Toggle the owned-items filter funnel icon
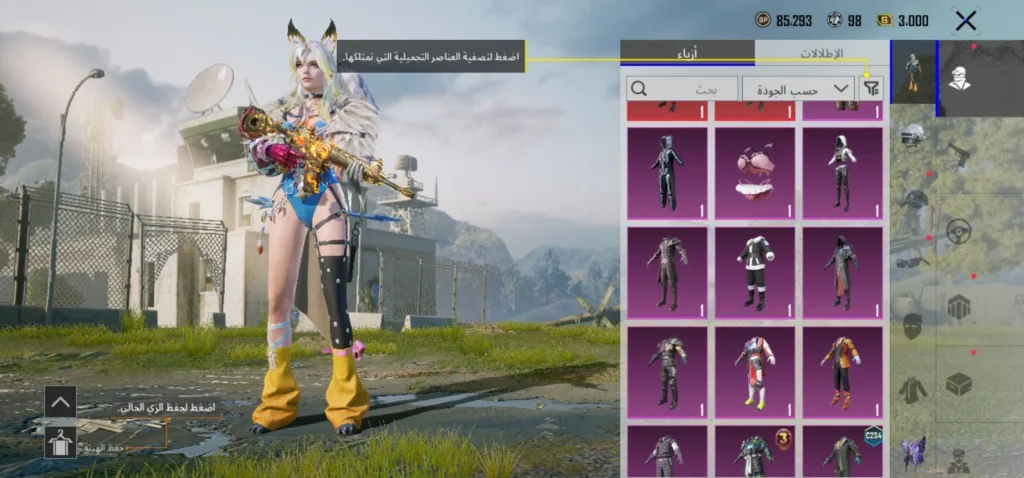 (x=872, y=88)
